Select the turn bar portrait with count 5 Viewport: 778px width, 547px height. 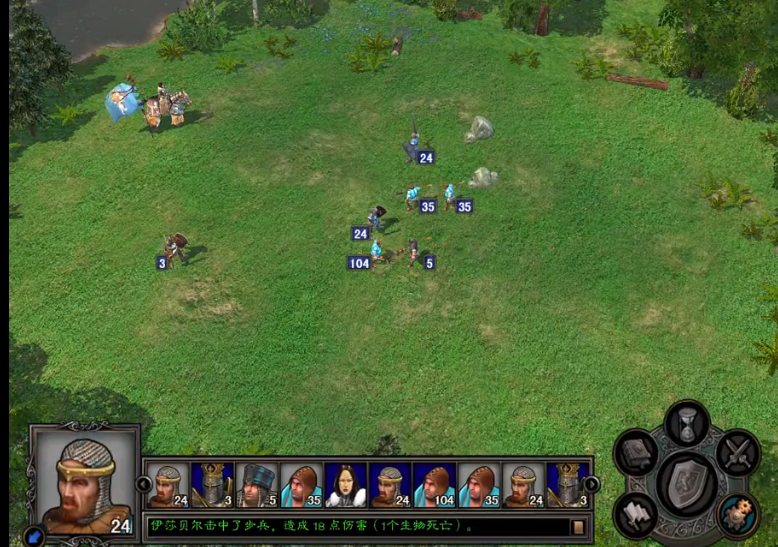(x=254, y=486)
